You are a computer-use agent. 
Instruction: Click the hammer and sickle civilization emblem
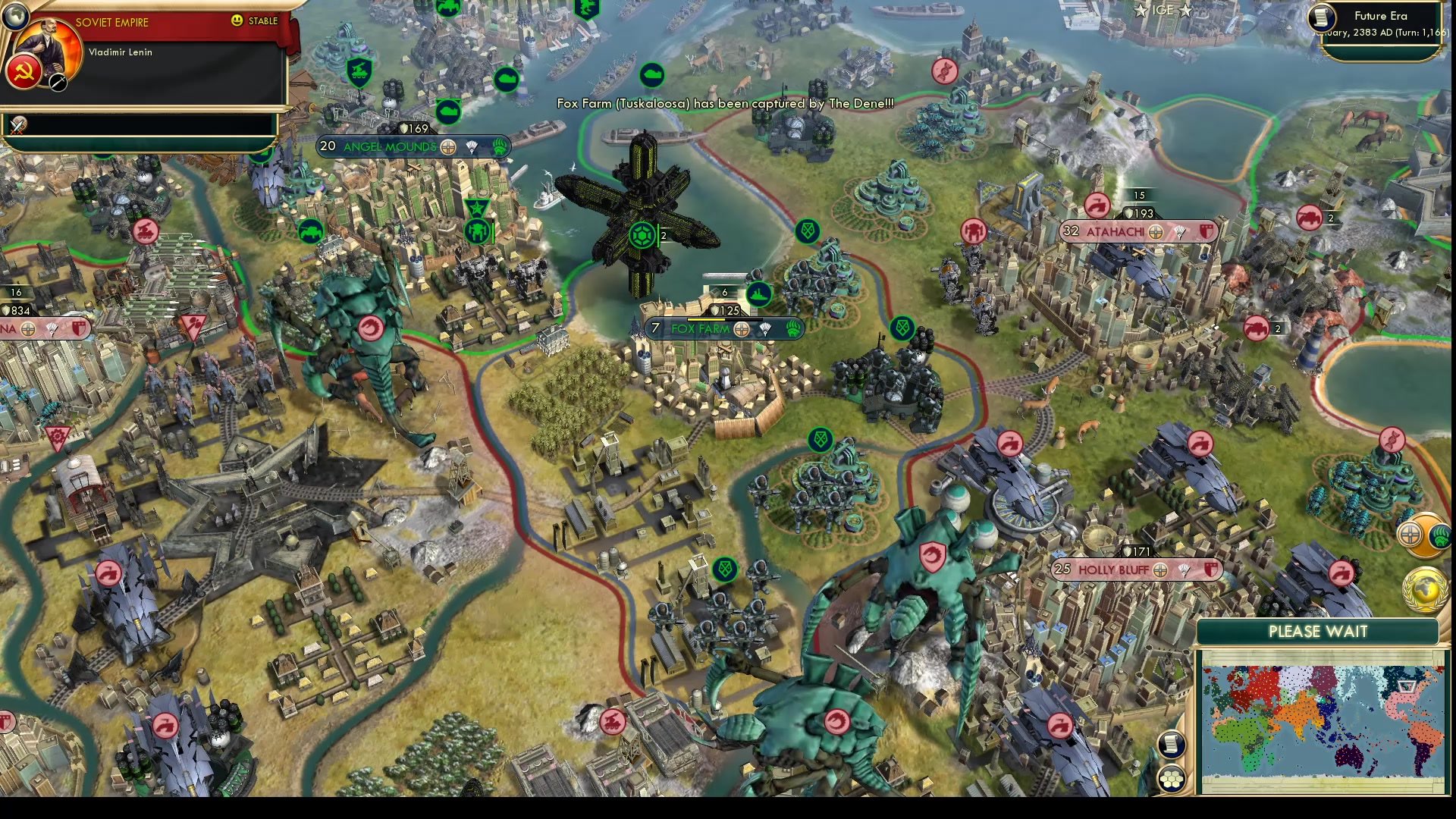24,73
